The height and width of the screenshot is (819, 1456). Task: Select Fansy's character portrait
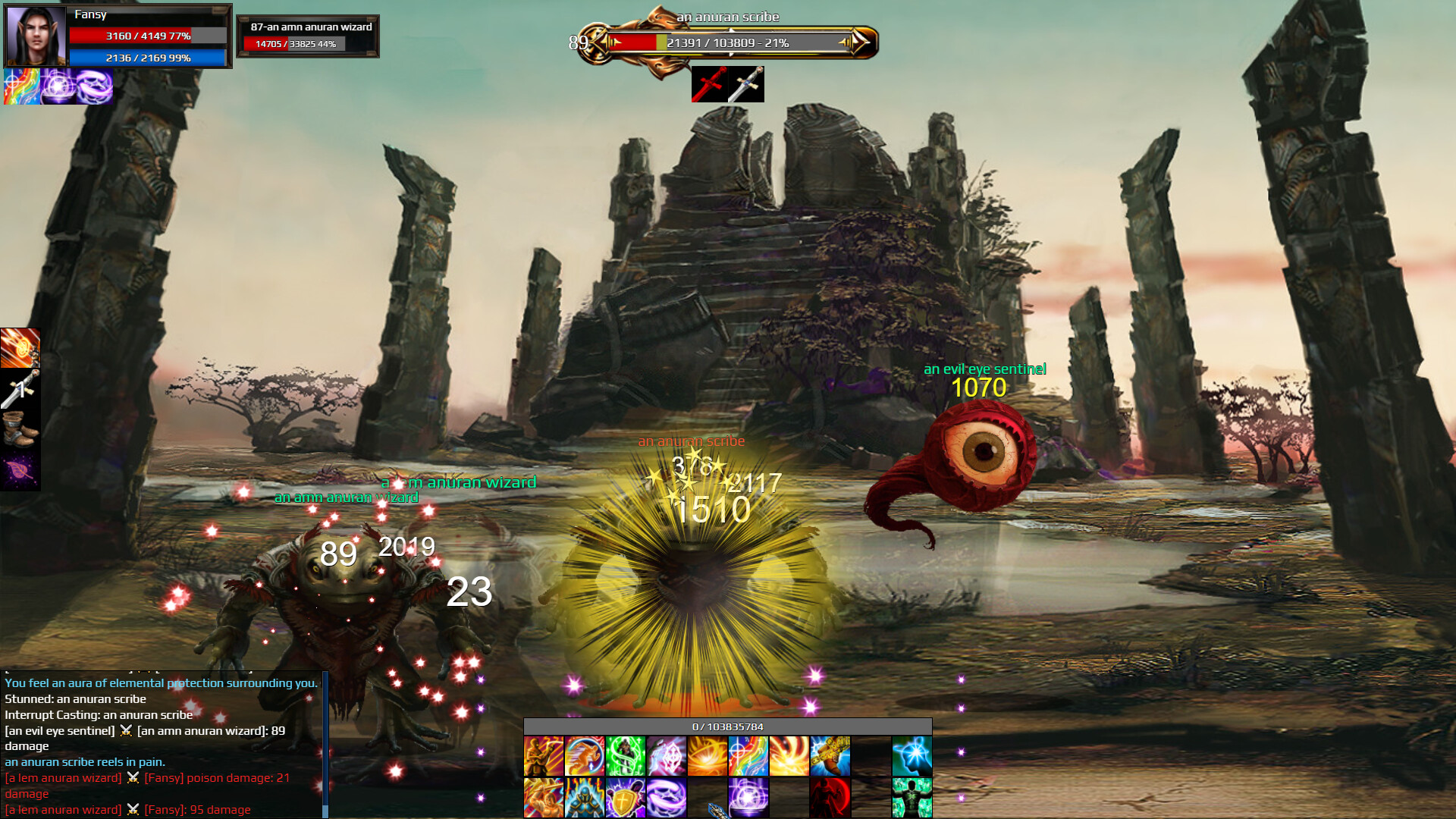pos(35,36)
